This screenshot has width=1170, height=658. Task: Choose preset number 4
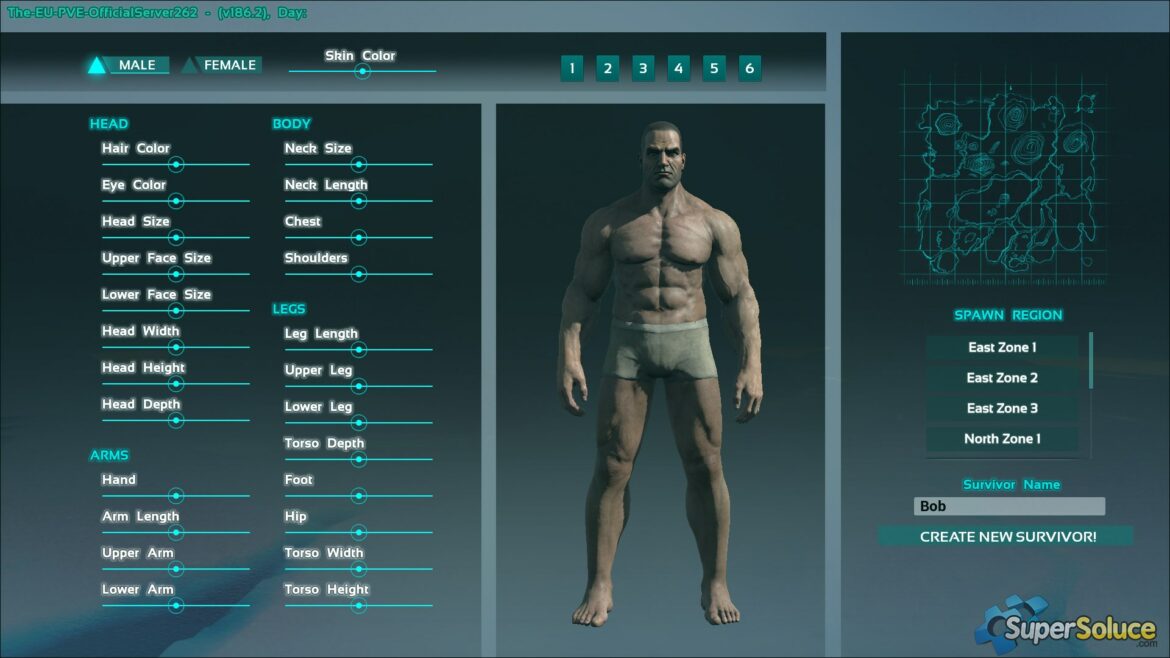click(x=678, y=68)
